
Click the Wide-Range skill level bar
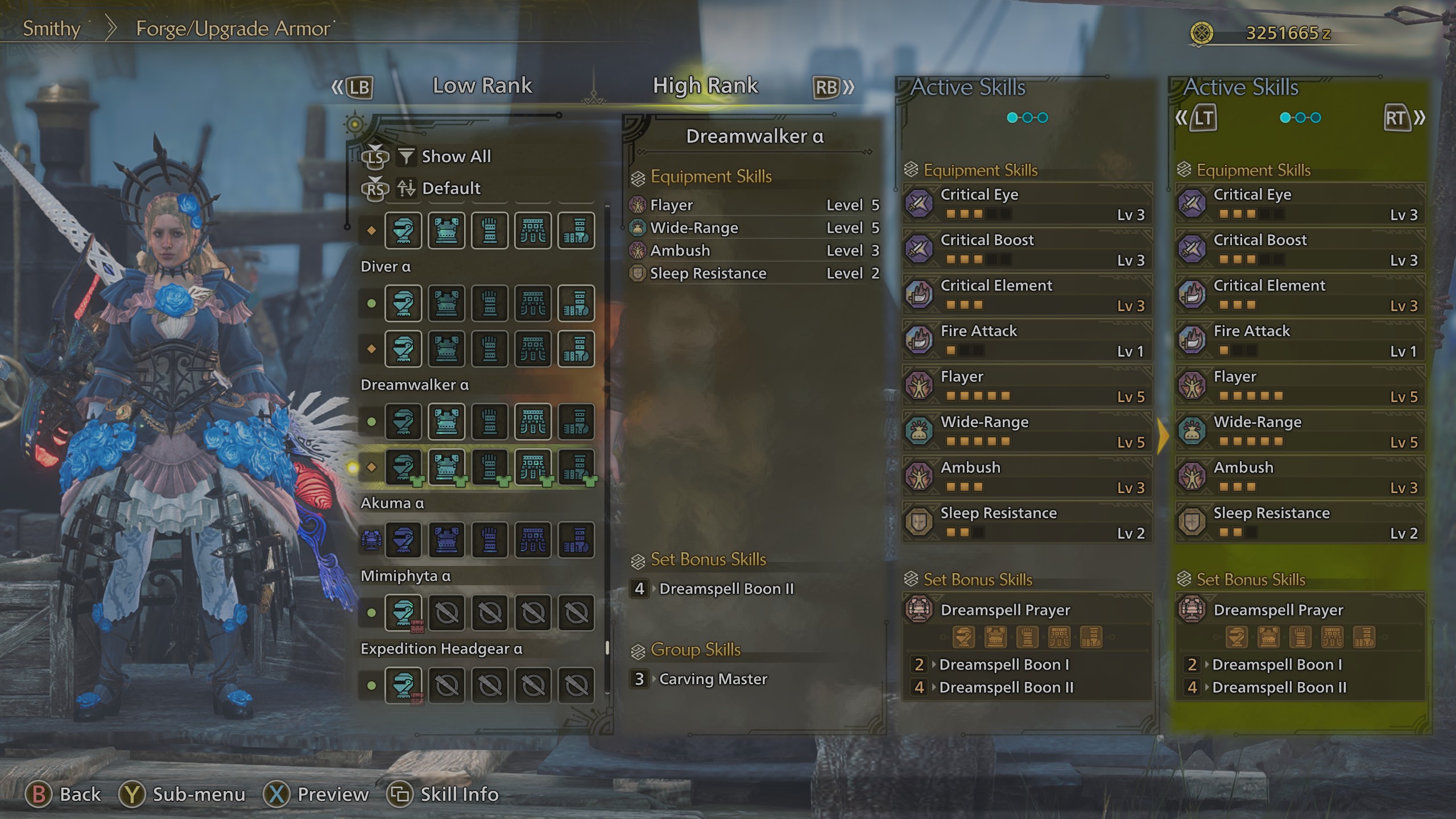click(978, 441)
